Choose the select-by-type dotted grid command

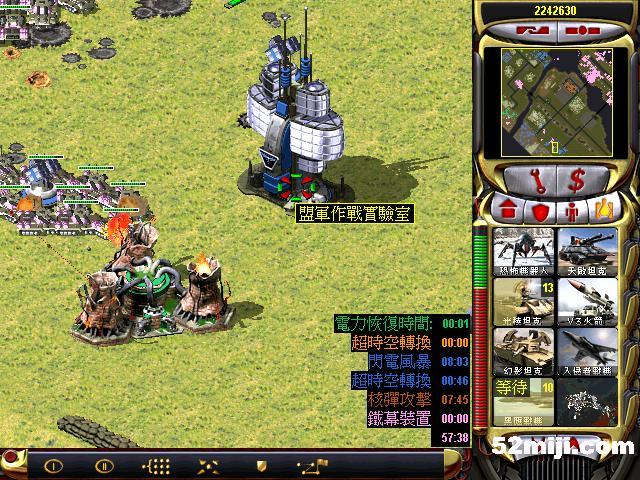pyautogui.click(x=157, y=465)
